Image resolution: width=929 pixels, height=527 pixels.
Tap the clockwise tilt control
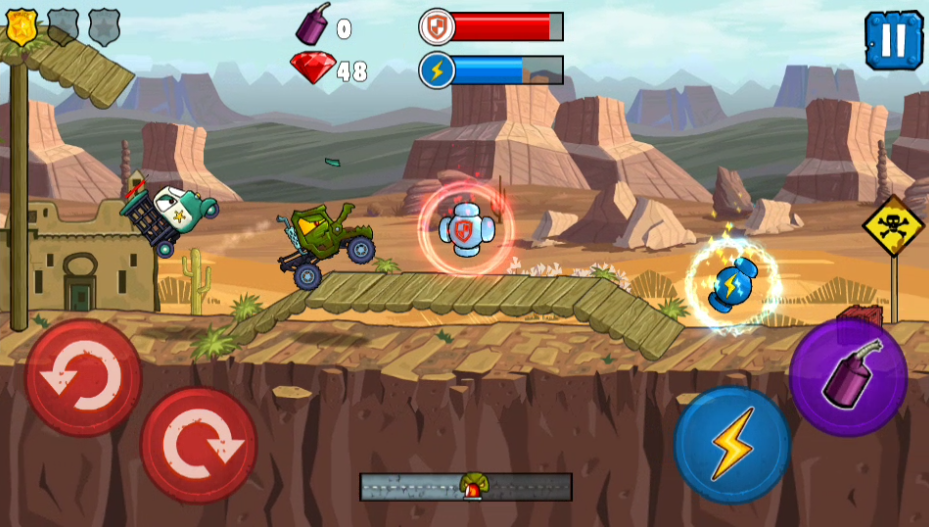pos(198,445)
